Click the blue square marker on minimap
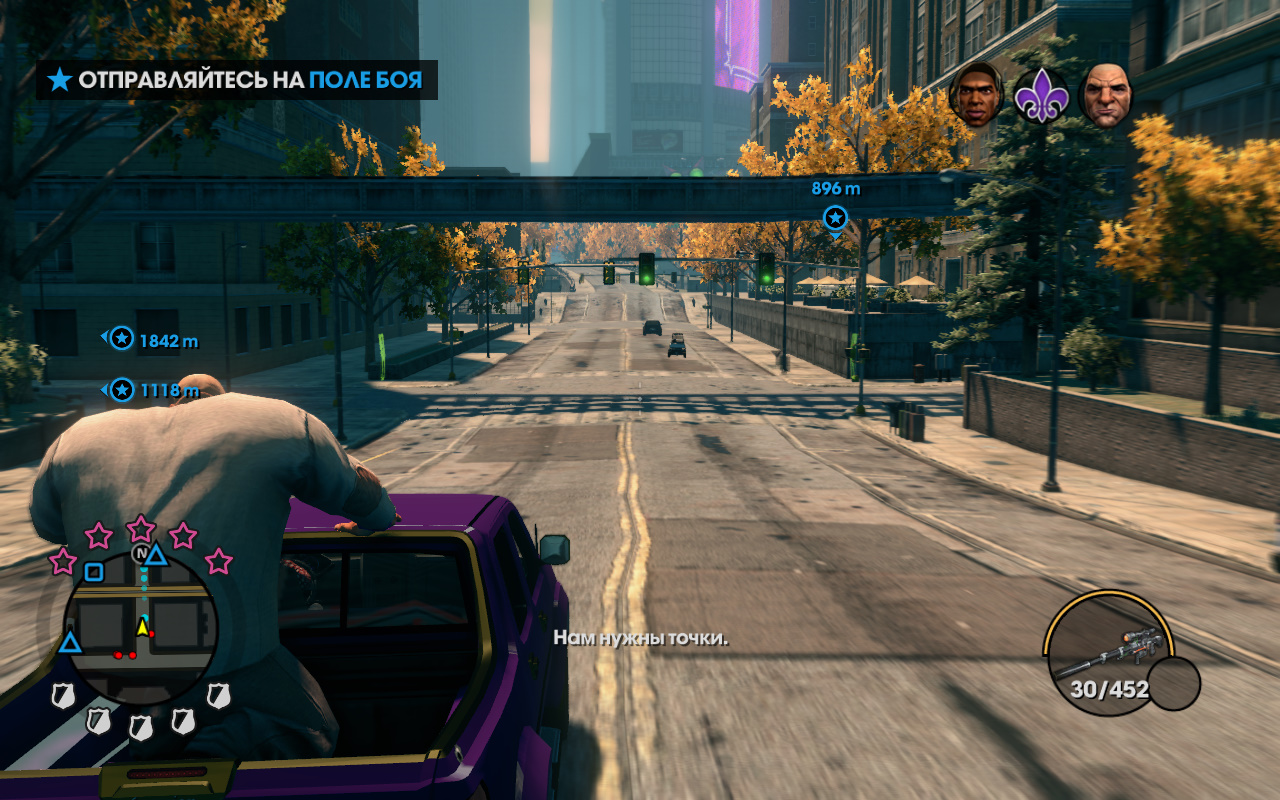Screen dimensions: 1280x800 (x=93, y=572)
